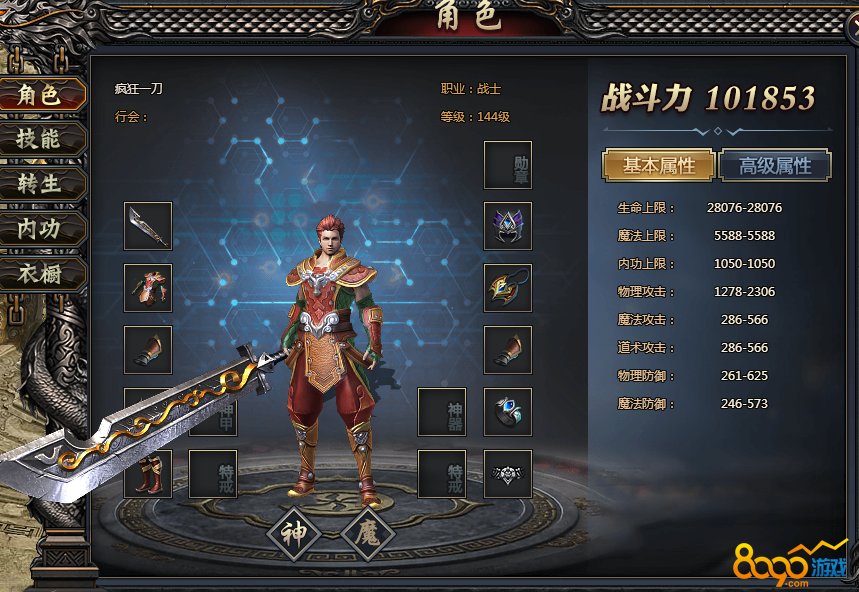The image size is (859, 592).
Task: Go to the 内功 inner power tab
Action: (40, 229)
